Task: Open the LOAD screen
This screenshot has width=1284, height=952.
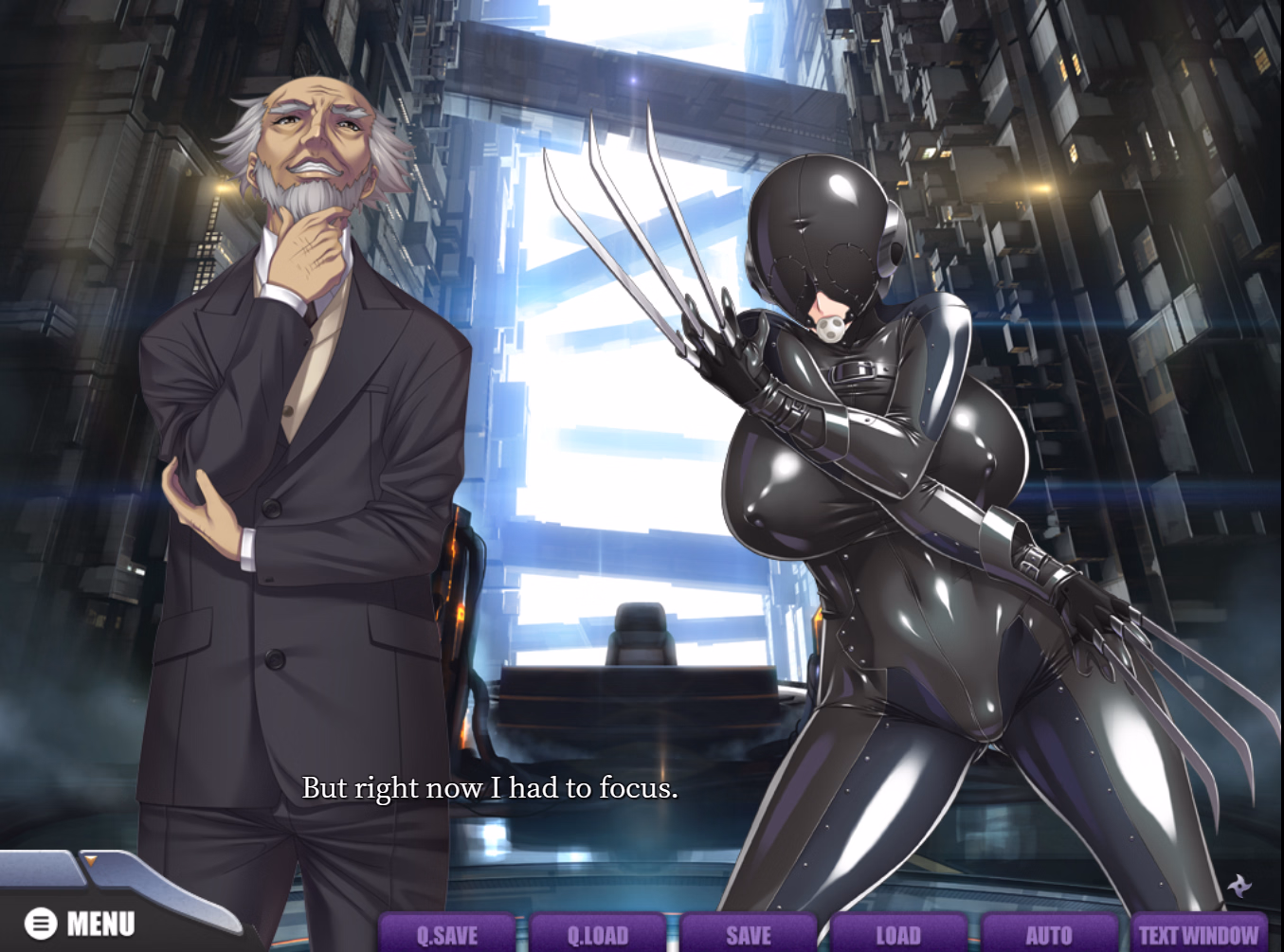Action: 897,935
